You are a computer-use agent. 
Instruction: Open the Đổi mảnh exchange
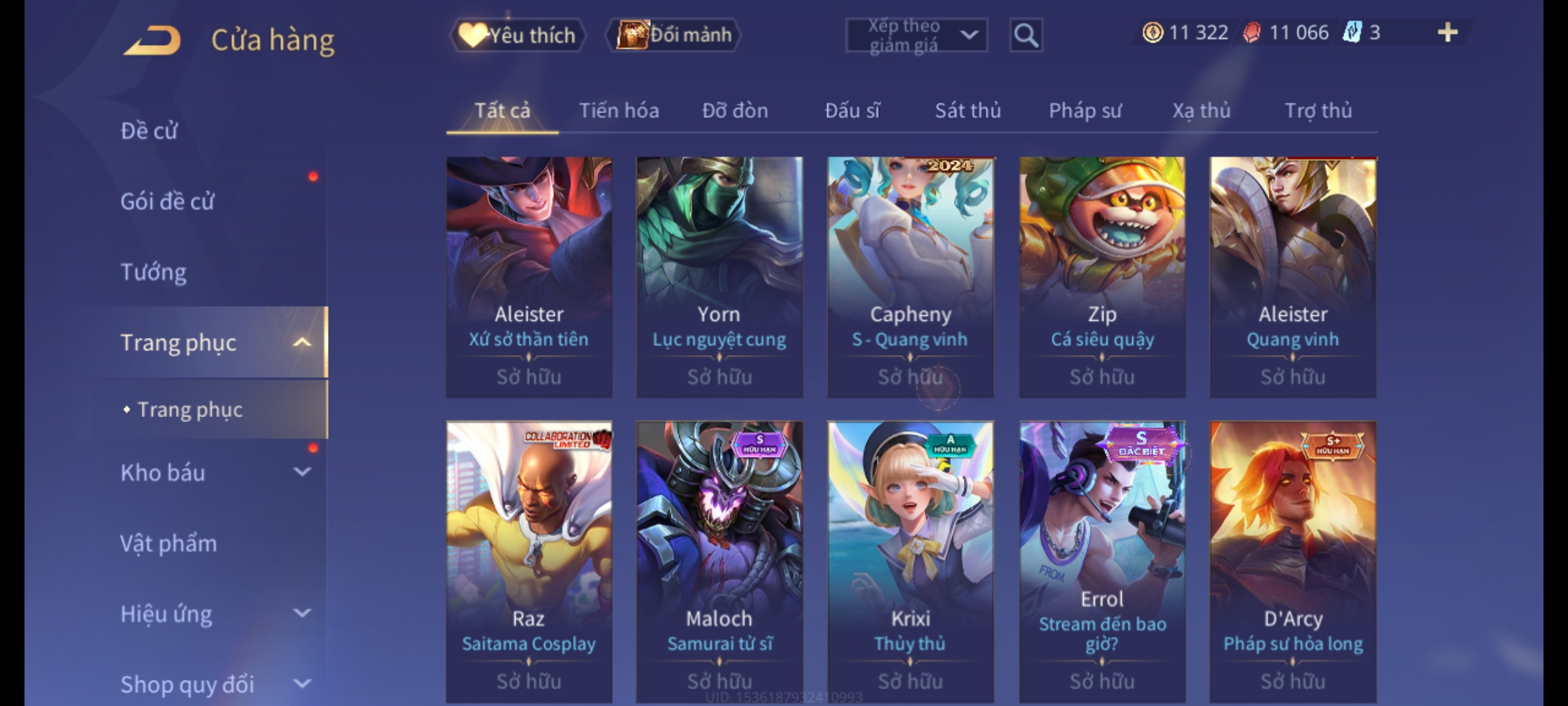click(x=674, y=35)
